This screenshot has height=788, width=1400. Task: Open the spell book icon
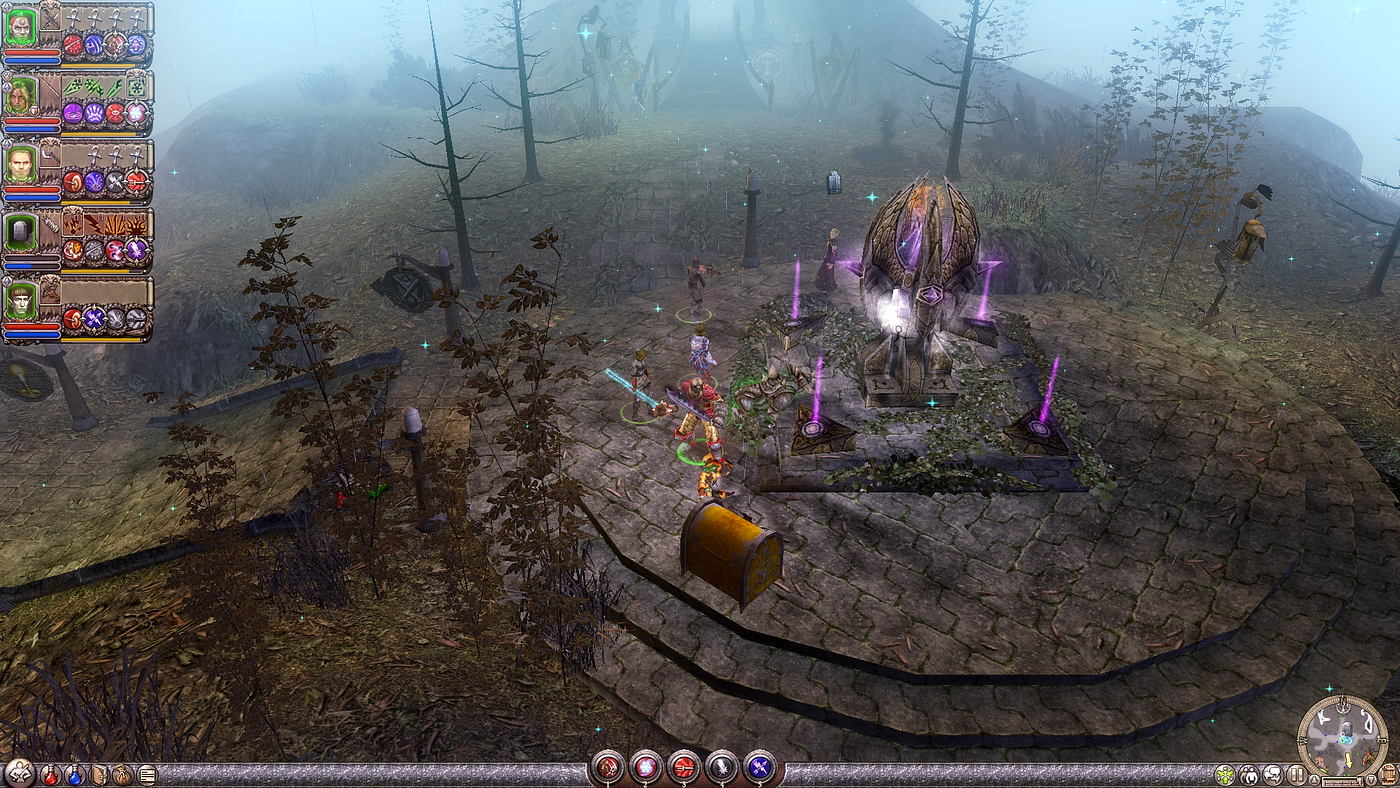(100, 774)
